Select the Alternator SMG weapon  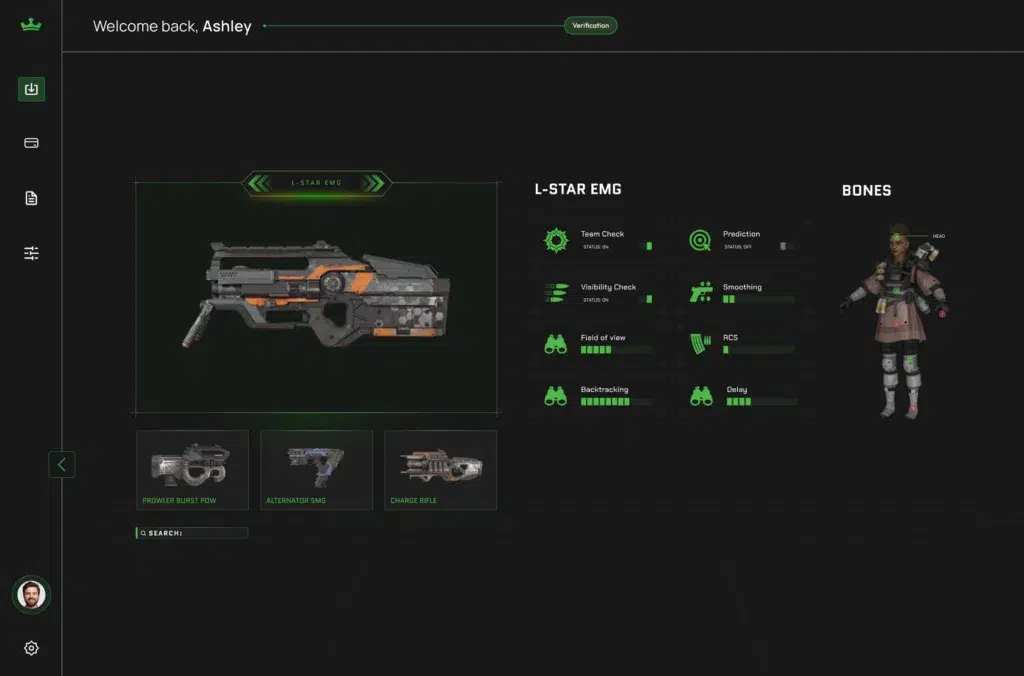(x=316, y=470)
